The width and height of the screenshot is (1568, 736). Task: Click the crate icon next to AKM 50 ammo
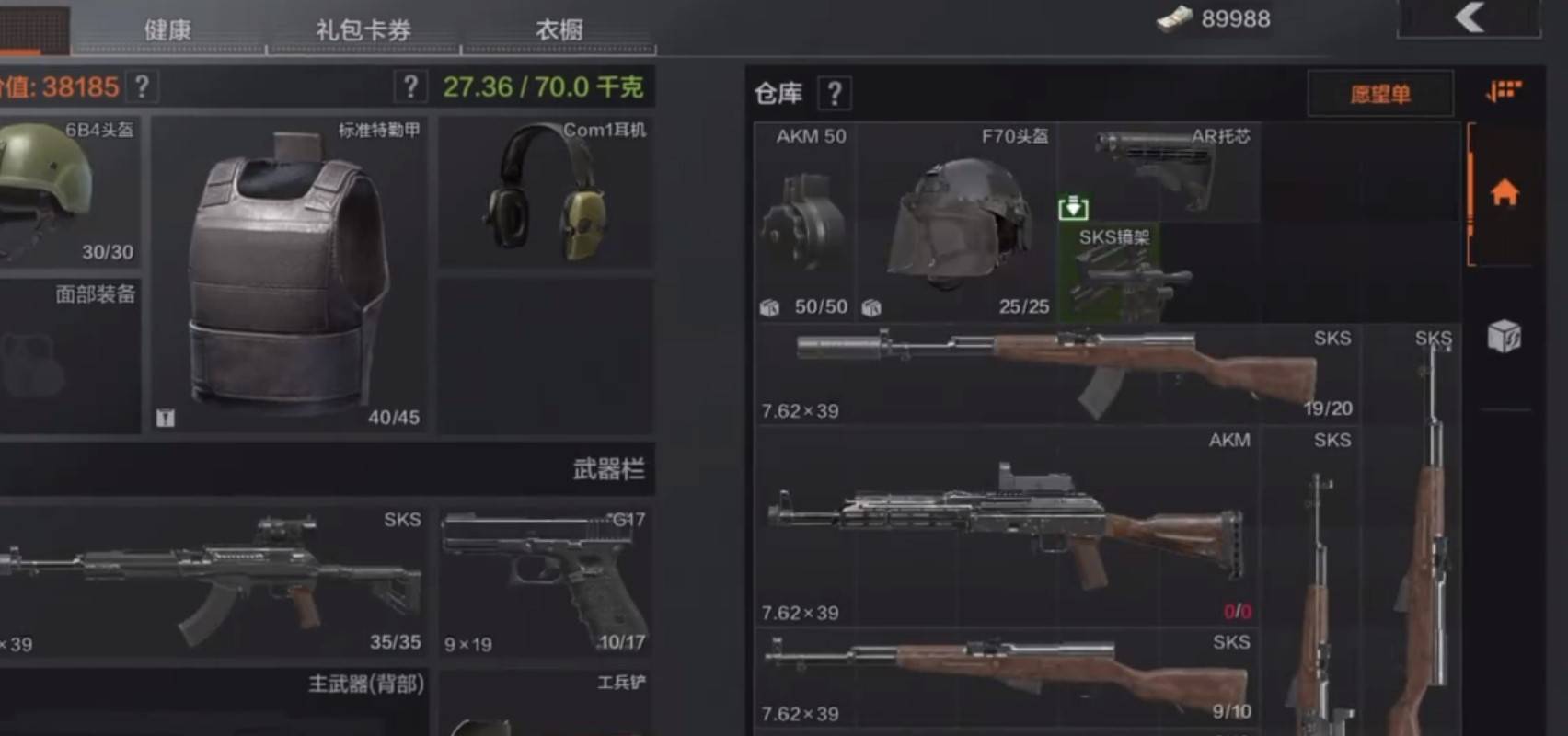(x=769, y=307)
